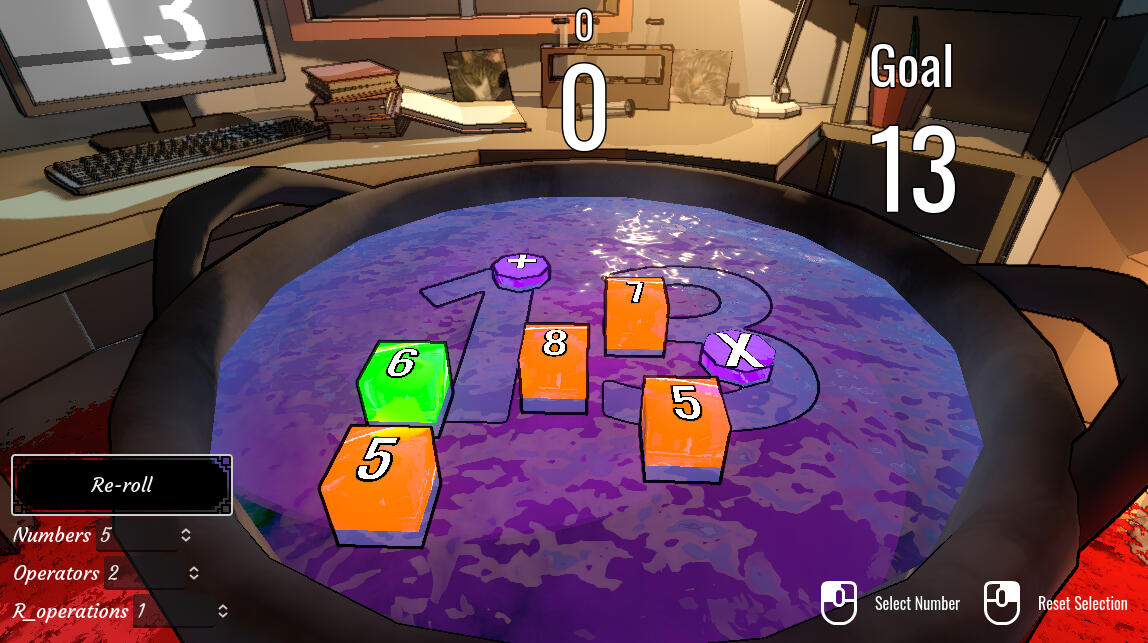This screenshot has width=1148, height=643.
Task: Change the R_operations stepper arrows
Action: 223,611
